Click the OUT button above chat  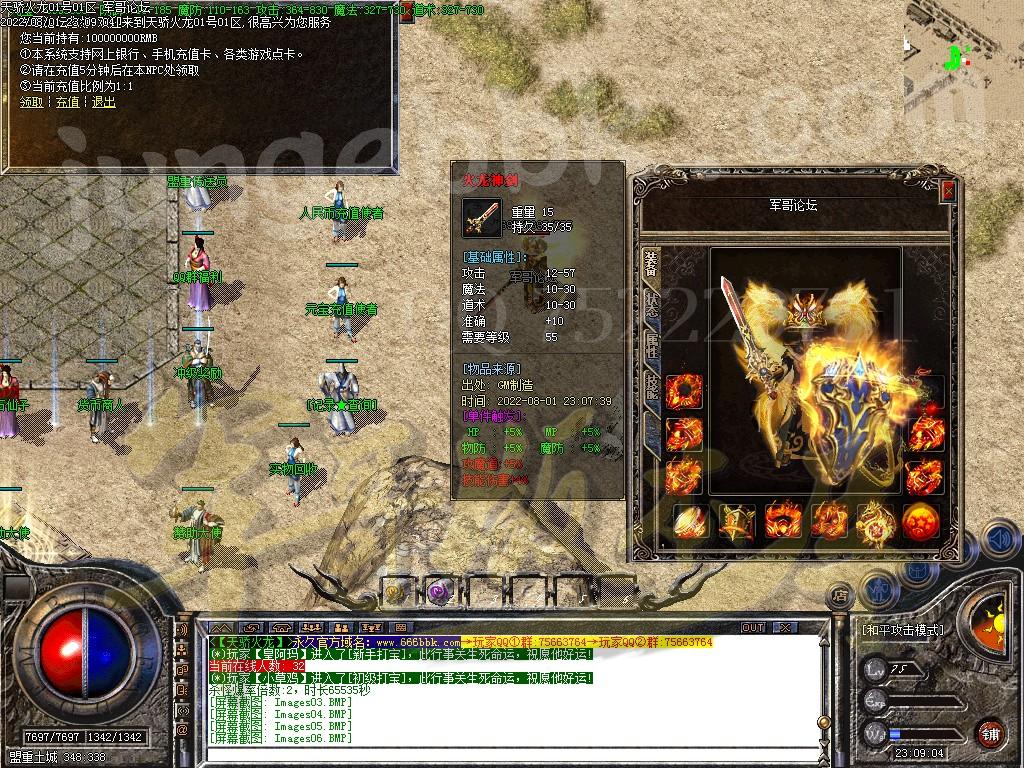click(x=752, y=627)
